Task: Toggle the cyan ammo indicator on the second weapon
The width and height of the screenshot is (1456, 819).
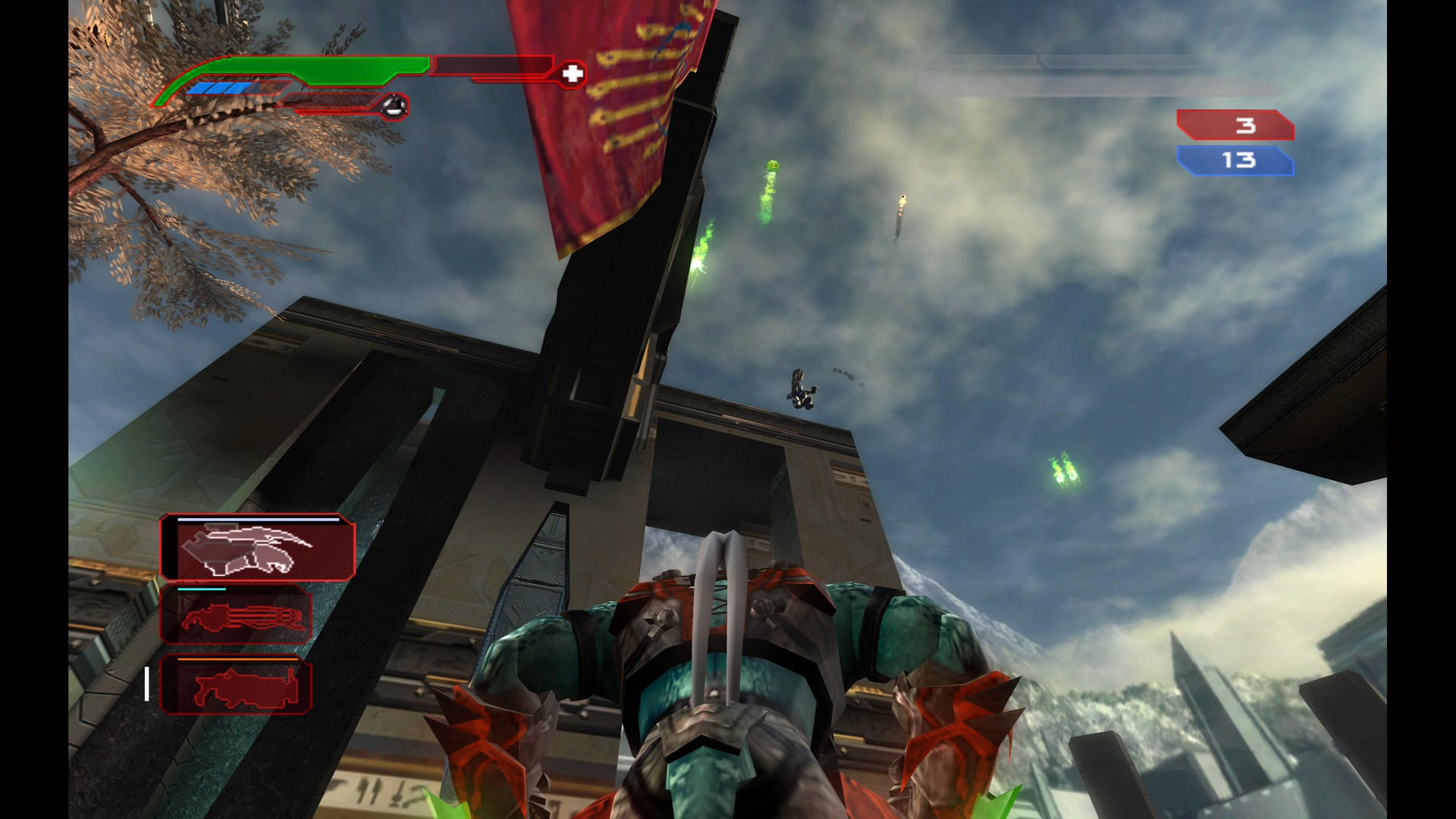Action: [201, 588]
